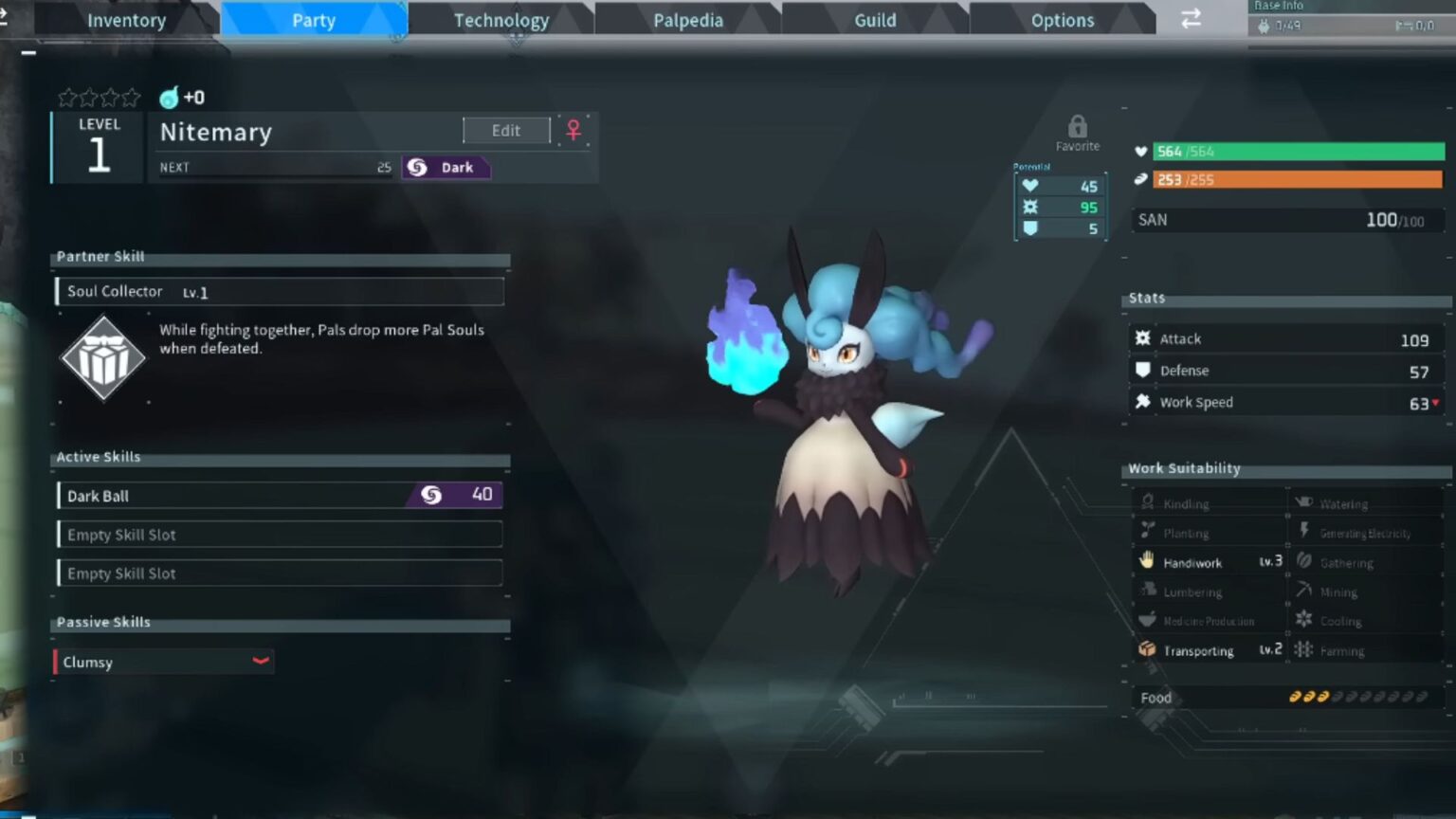Viewport: 1456px width, 819px height.
Task: Click the Kindling flame icon
Action: click(1147, 502)
